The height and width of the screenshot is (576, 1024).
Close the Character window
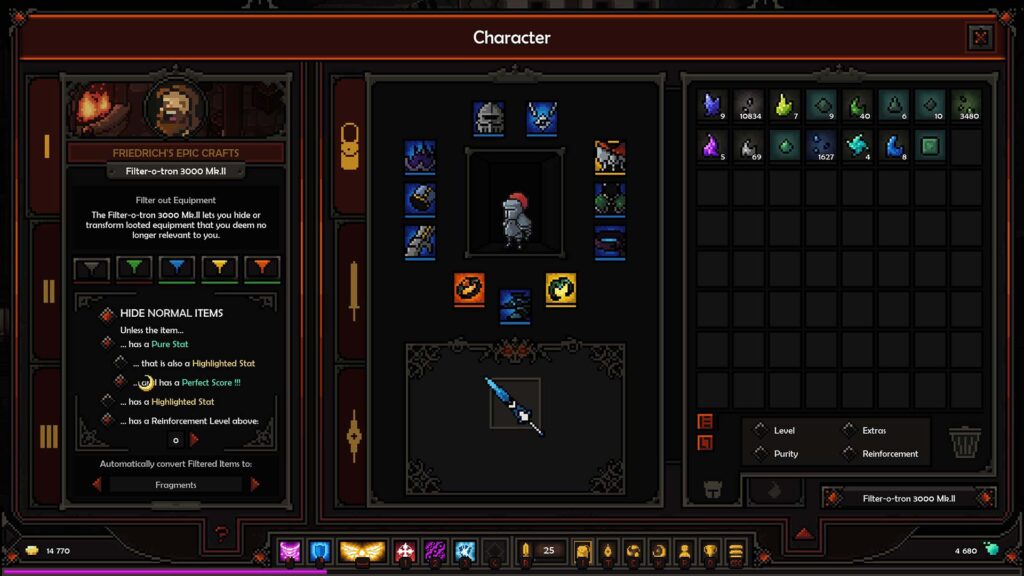pos(980,38)
